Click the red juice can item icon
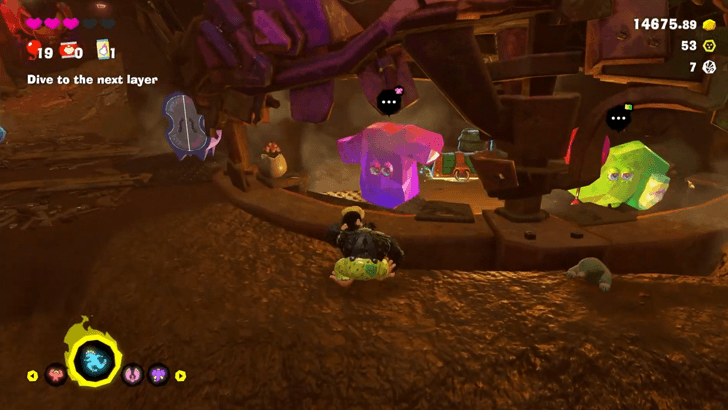This screenshot has width=728, height=410. [x=68, y=50]
